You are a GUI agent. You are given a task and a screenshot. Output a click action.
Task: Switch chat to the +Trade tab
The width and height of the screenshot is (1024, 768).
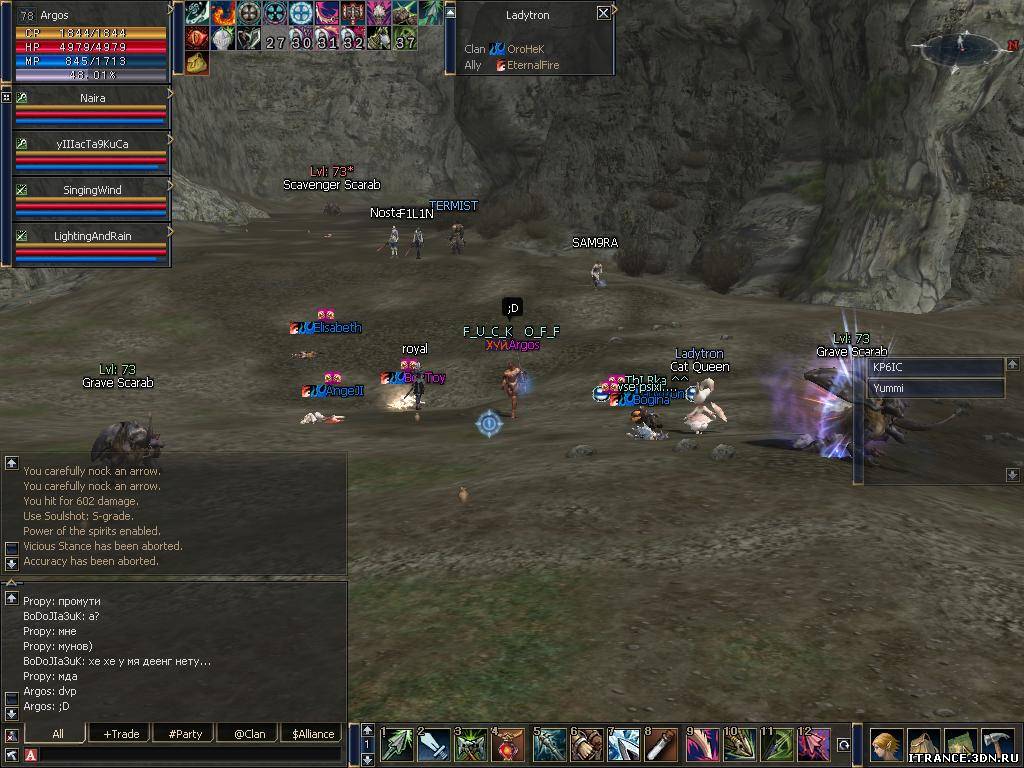pyautogui.click(x=121, y=734)
